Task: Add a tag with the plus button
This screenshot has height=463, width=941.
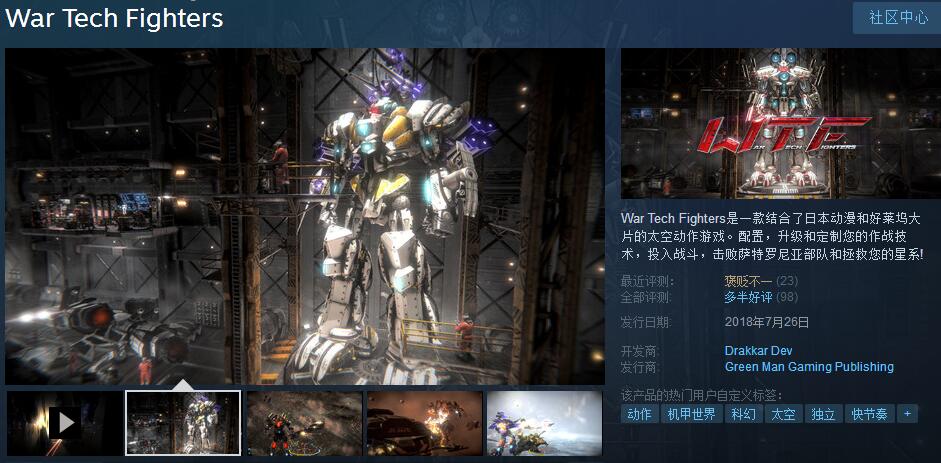Action: [x=907, y=413]
